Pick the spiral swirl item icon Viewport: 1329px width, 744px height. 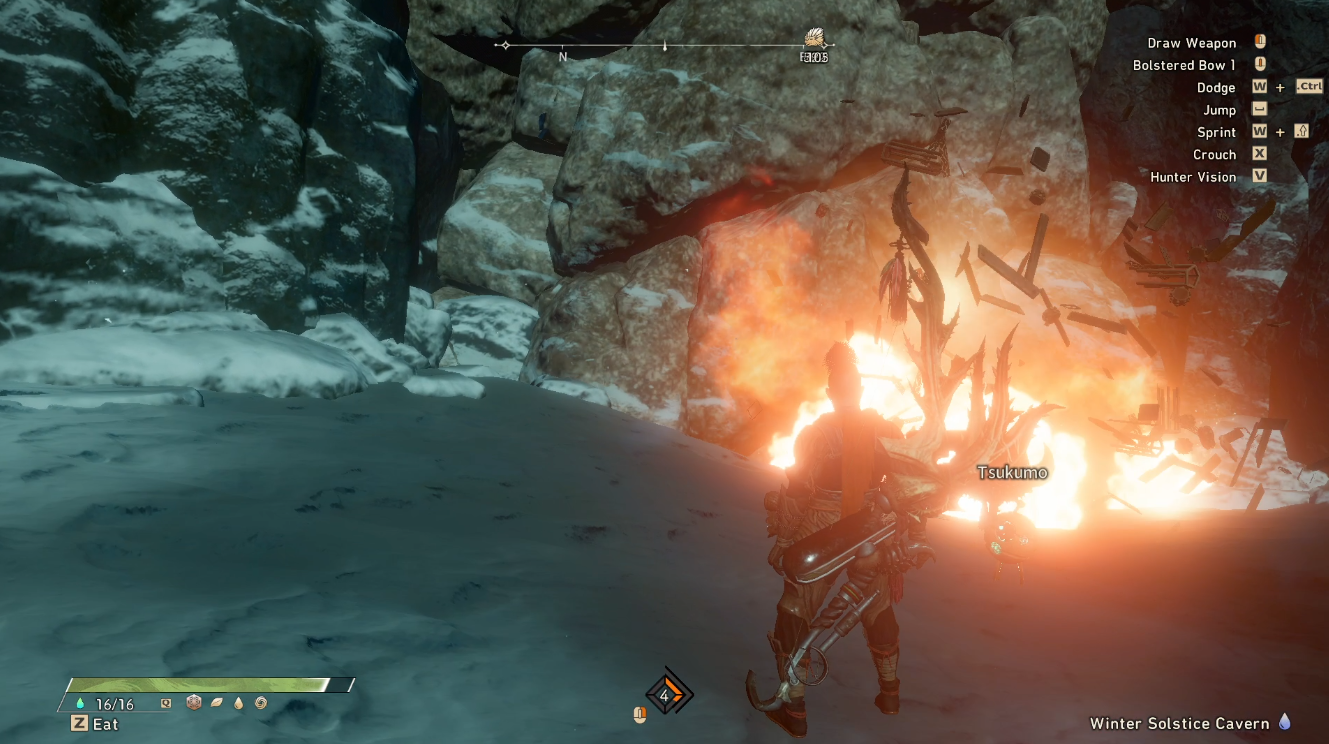[261, 703]
